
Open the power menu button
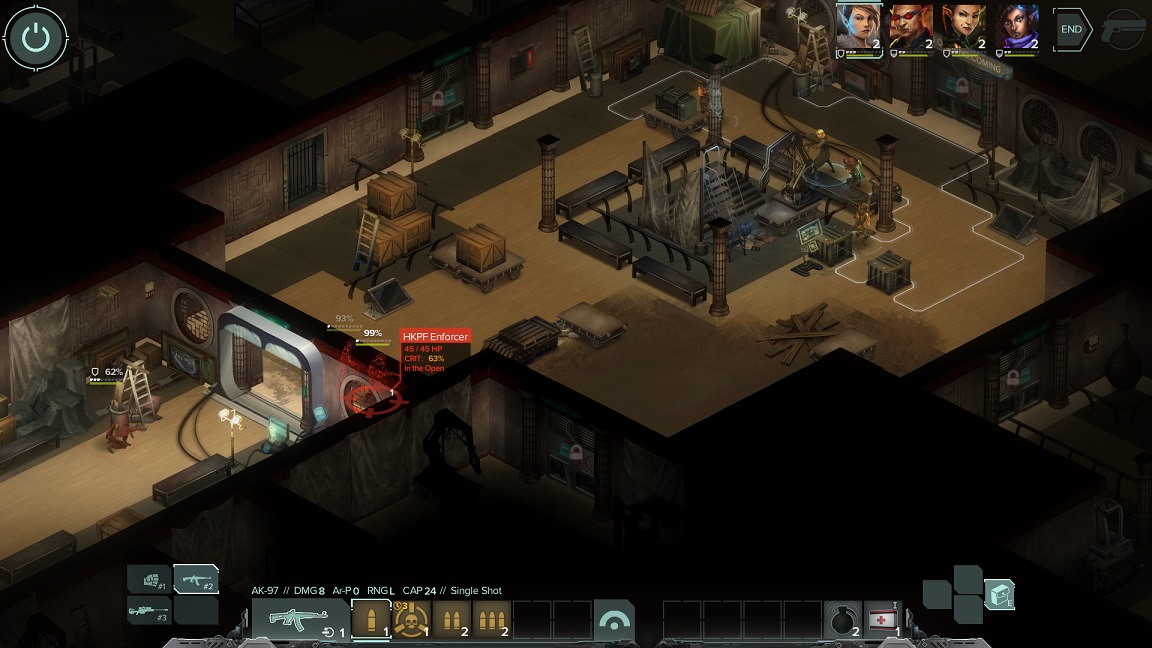(x=36, y=38)
